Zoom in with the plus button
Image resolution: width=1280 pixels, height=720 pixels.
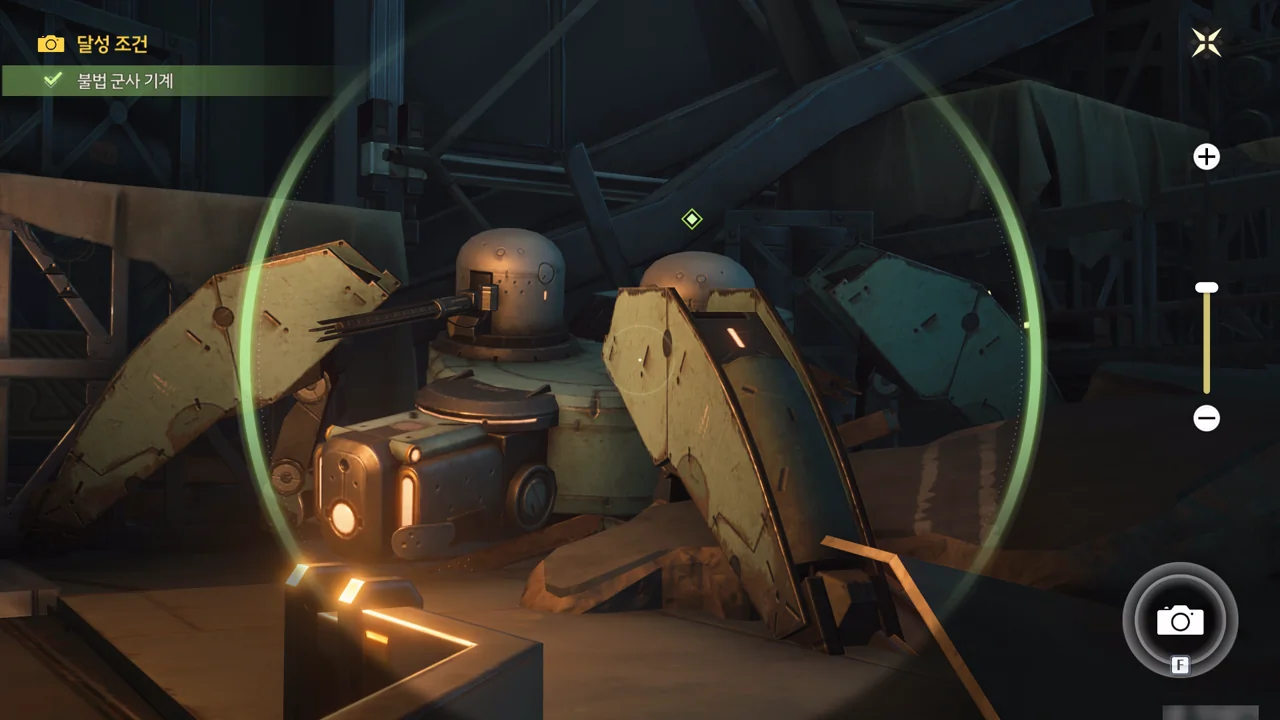pos(1207,157)
